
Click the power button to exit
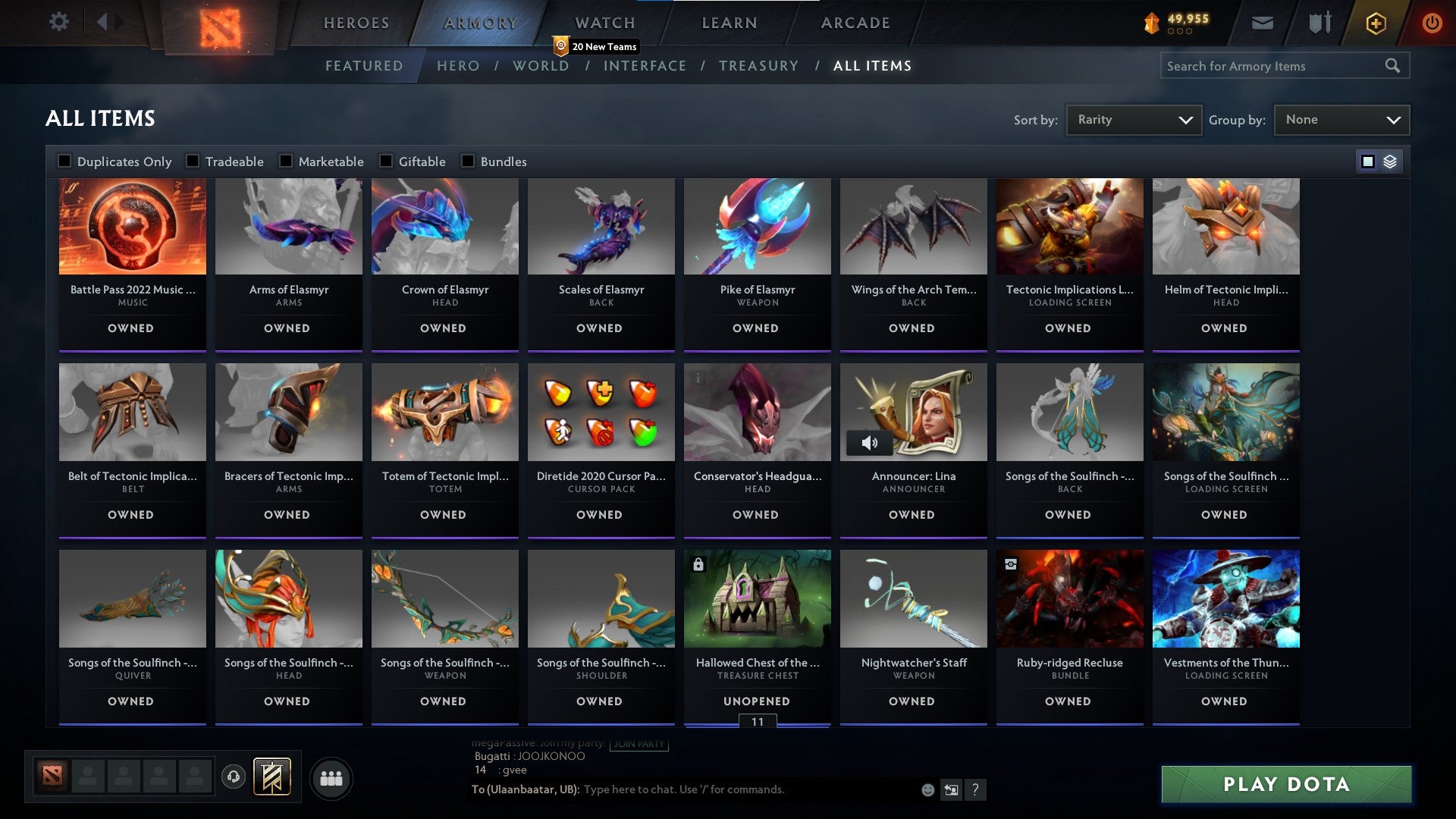point(1433,22)
